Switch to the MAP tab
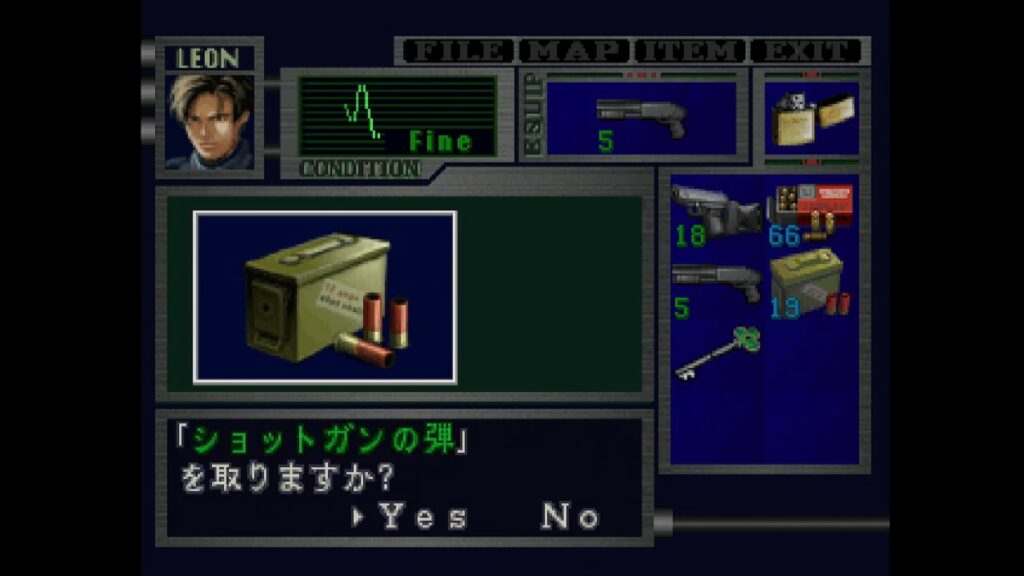The height and width of the screenshot is (576, 1024). click(x=576, y=51)
